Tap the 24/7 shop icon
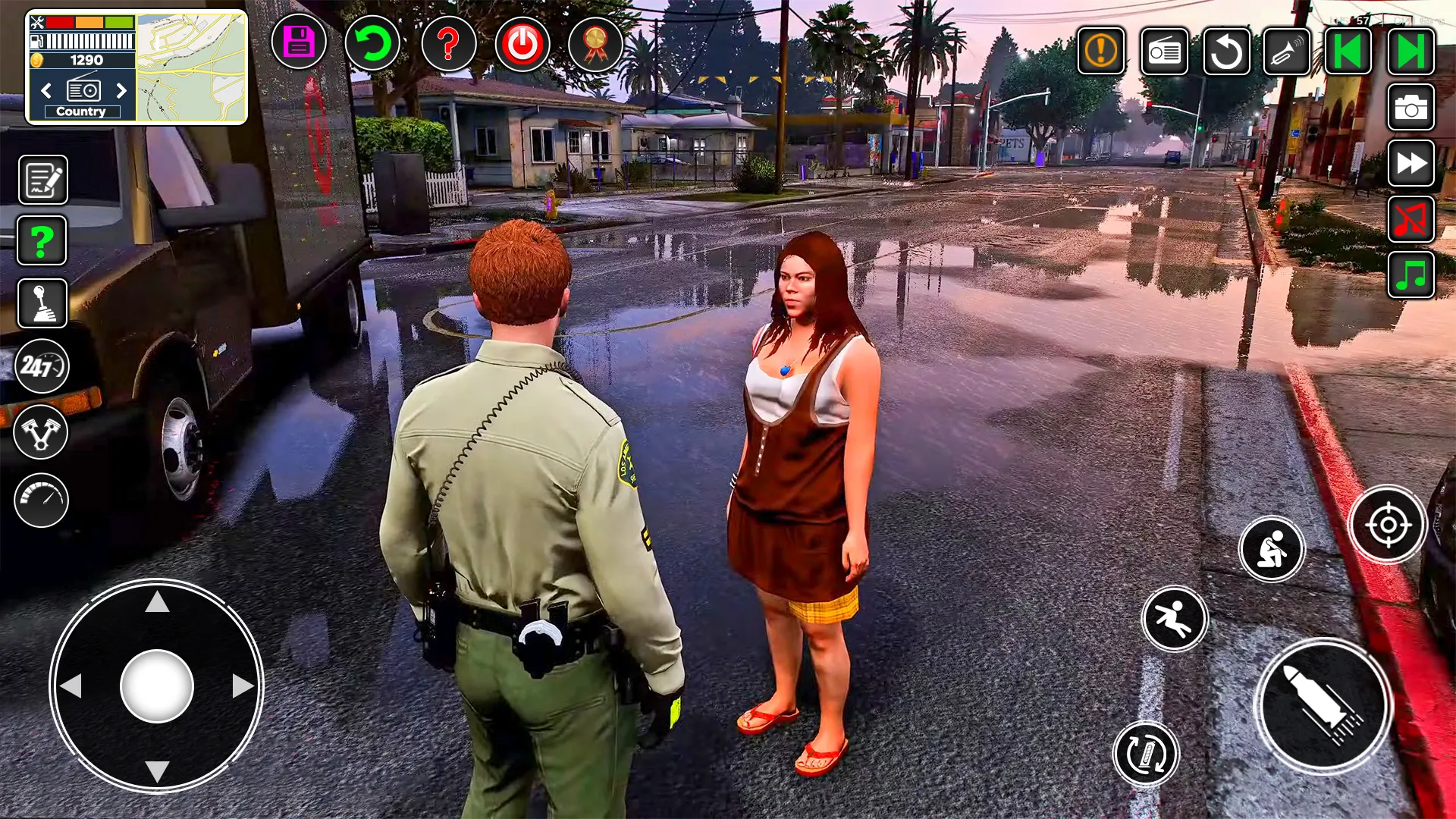 tap(41, 366)
